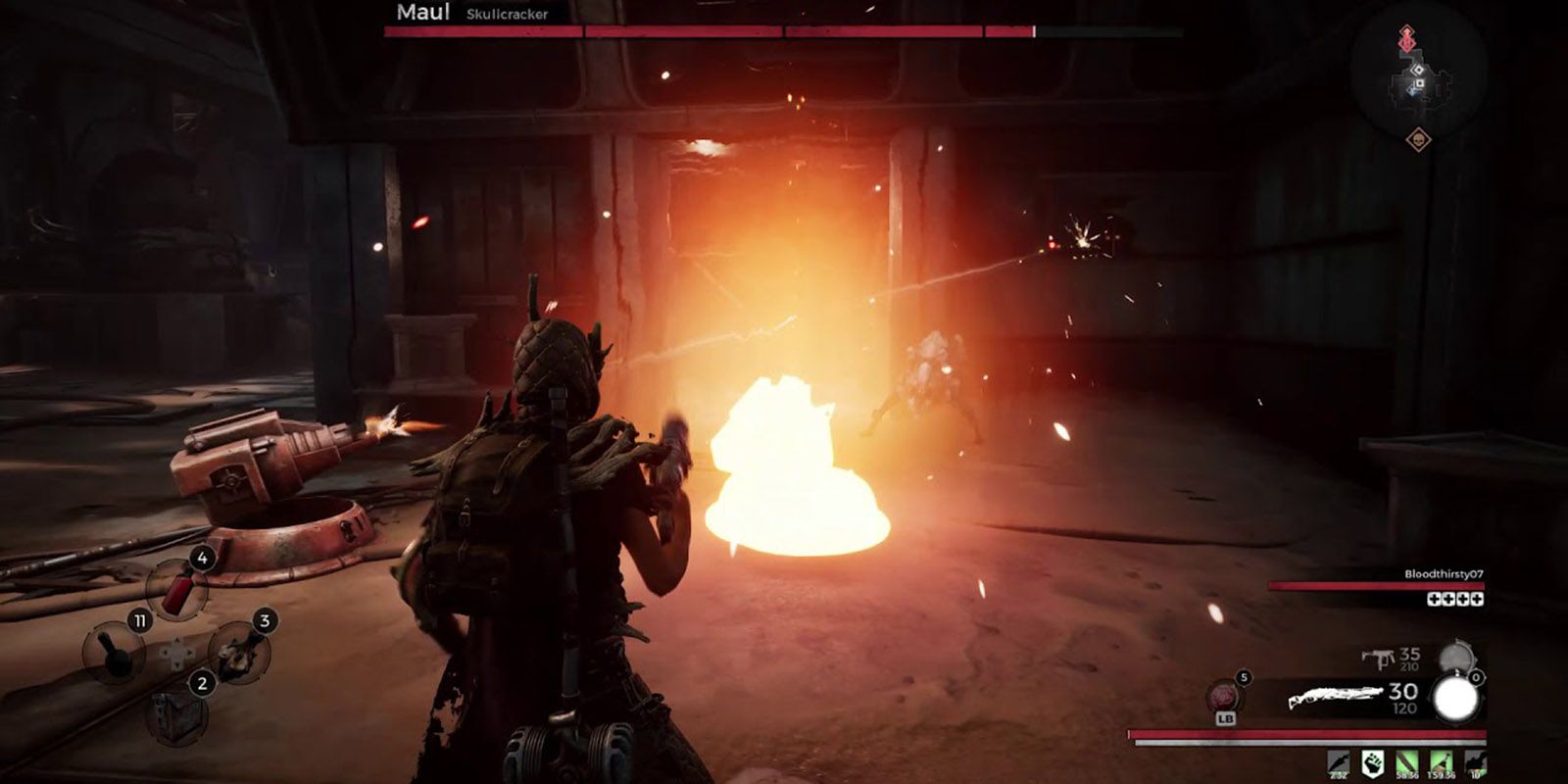
Task: Click the reserve ammo count 210
Action: pyautogui.click(x=1408, y=666)
